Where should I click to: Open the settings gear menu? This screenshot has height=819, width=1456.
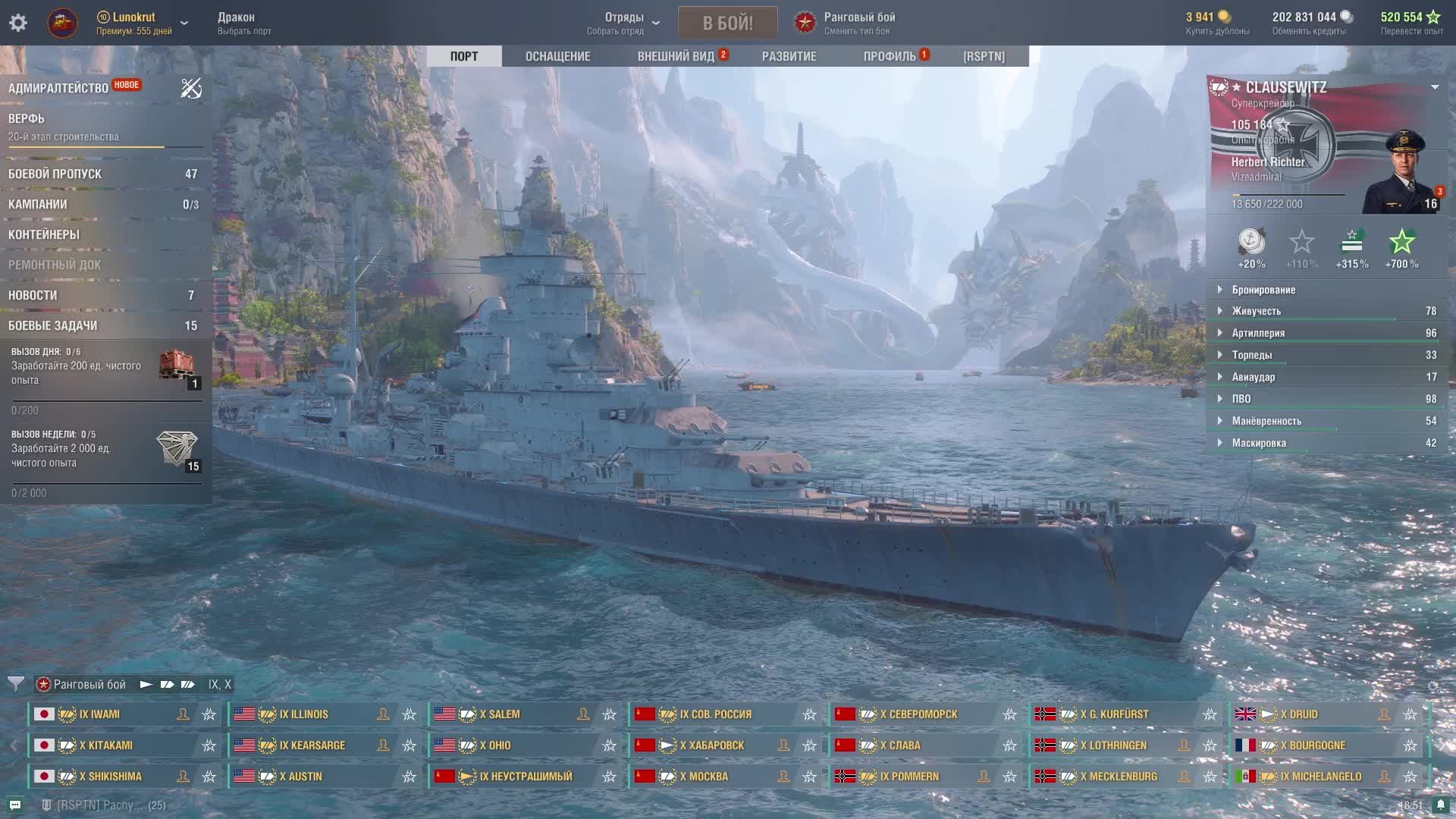pyautogui.click(x=18, y=23)
